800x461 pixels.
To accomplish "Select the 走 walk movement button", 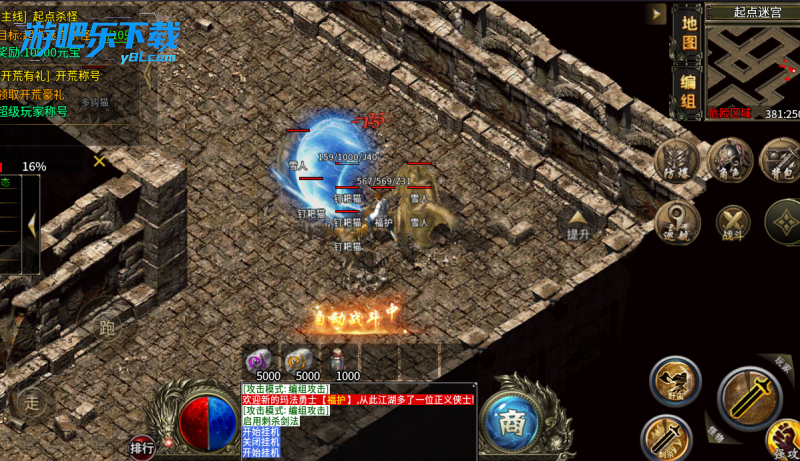I will 32,403.
